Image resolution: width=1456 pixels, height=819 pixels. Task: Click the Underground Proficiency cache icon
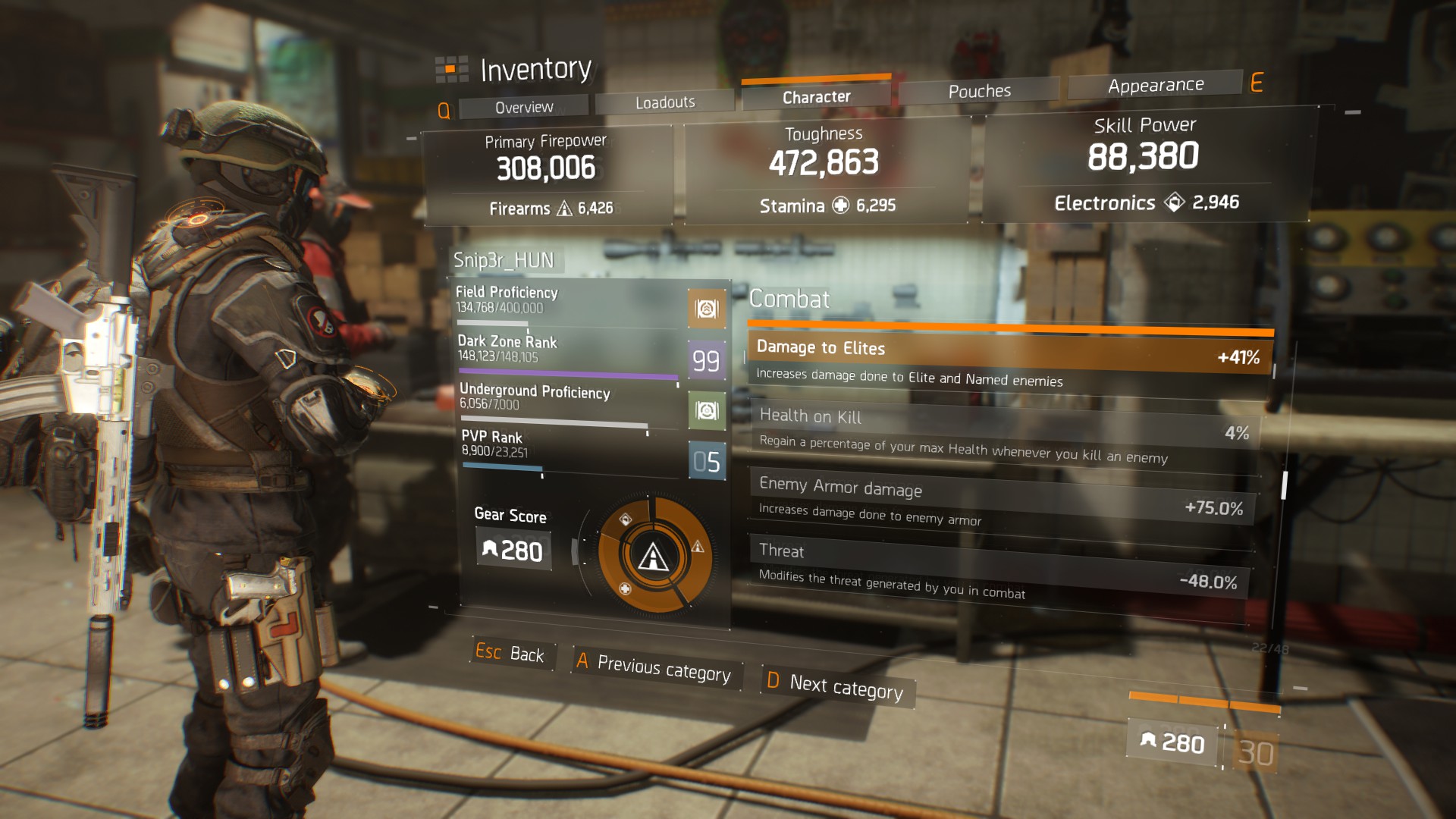[x=707, y=411]
